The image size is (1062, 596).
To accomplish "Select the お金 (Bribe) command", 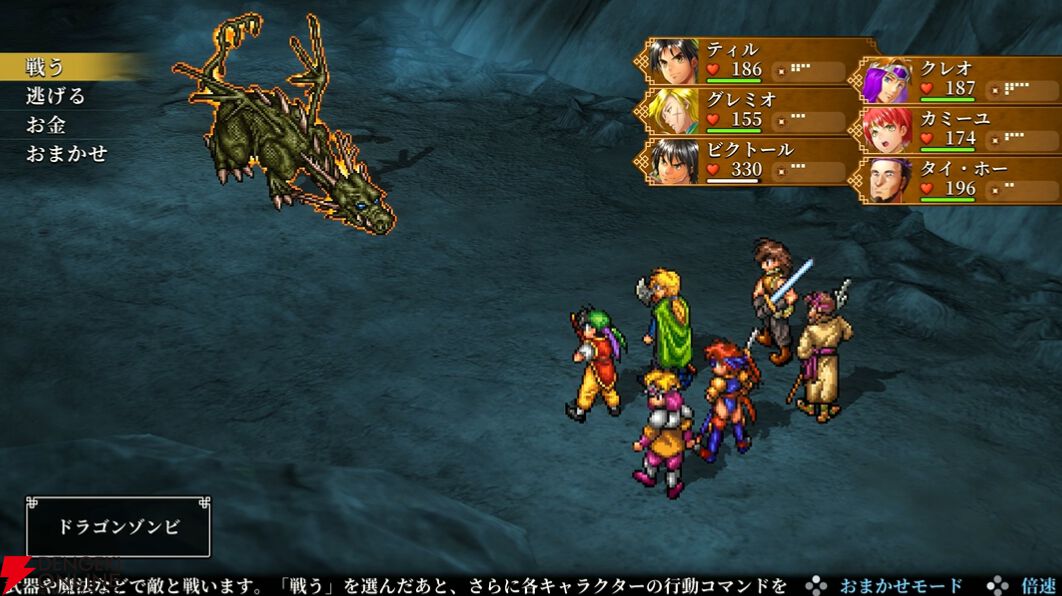I will click(x=46, y=125).
